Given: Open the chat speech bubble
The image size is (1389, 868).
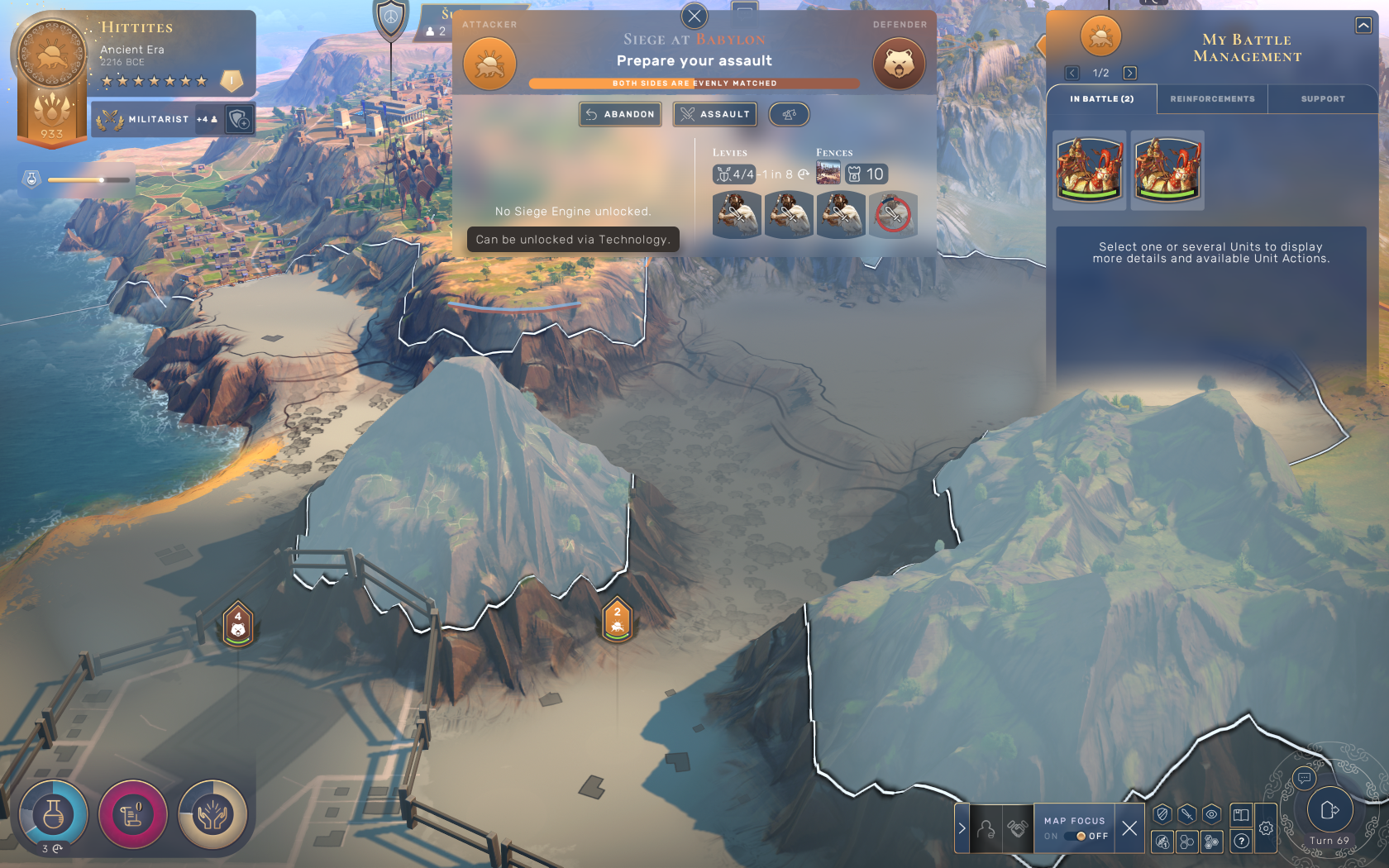Looking at the screenshot, I should coord(1304,778).
